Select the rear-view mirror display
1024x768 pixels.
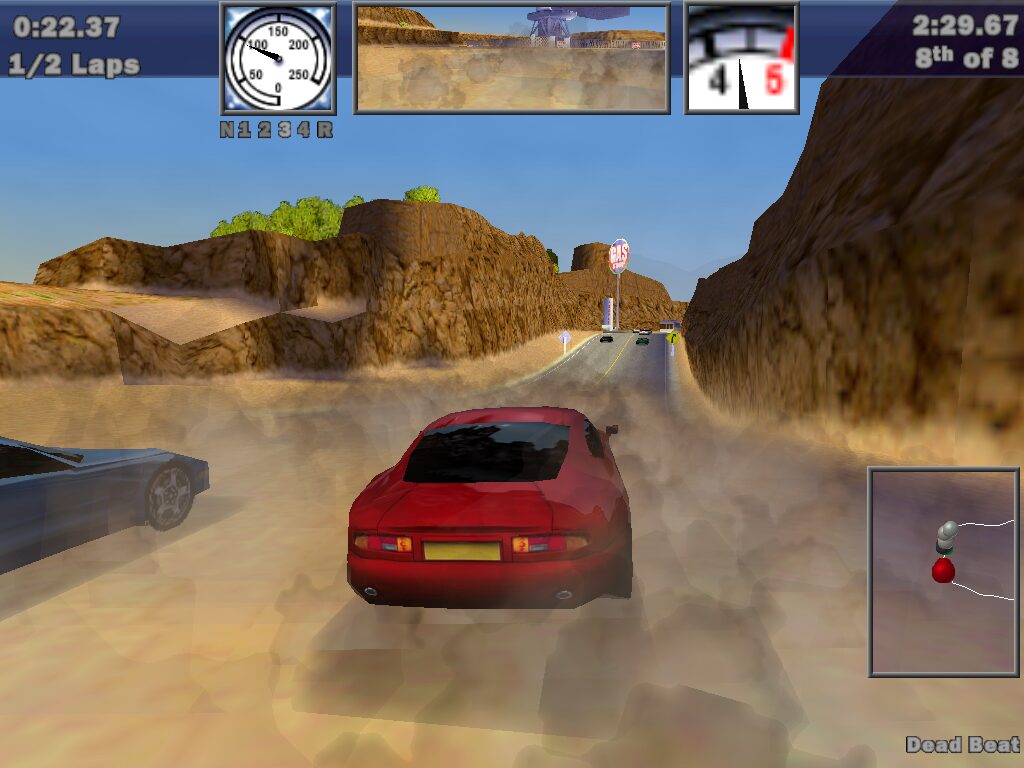pyautogui.click(x=512, y=58)
